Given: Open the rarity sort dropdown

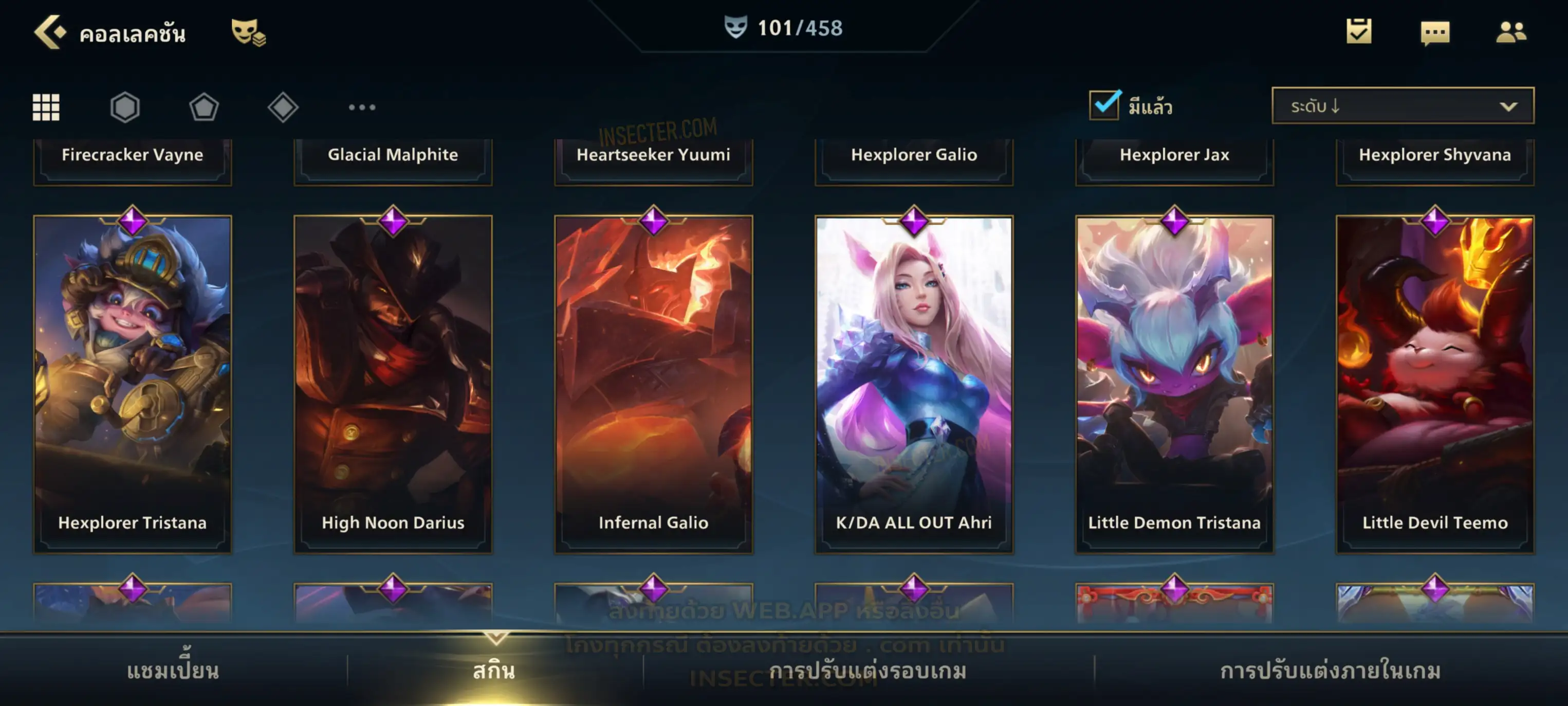Looking at the screenshot, I should pos(1402,106).
